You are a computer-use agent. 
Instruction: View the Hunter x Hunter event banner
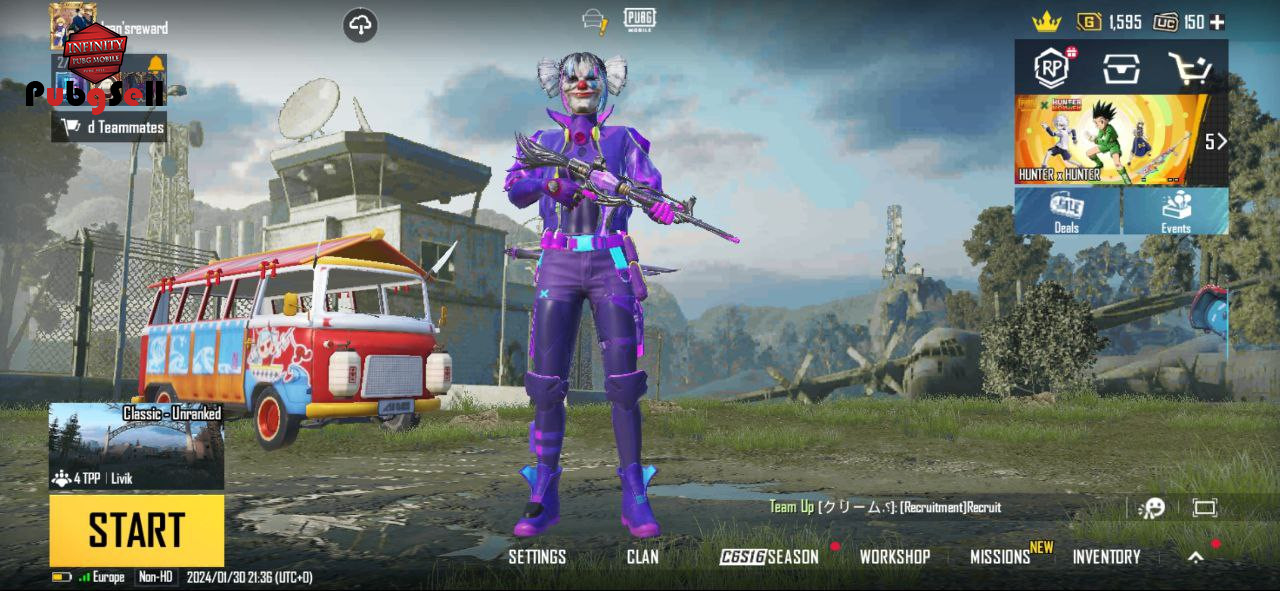click(1110, 140)
